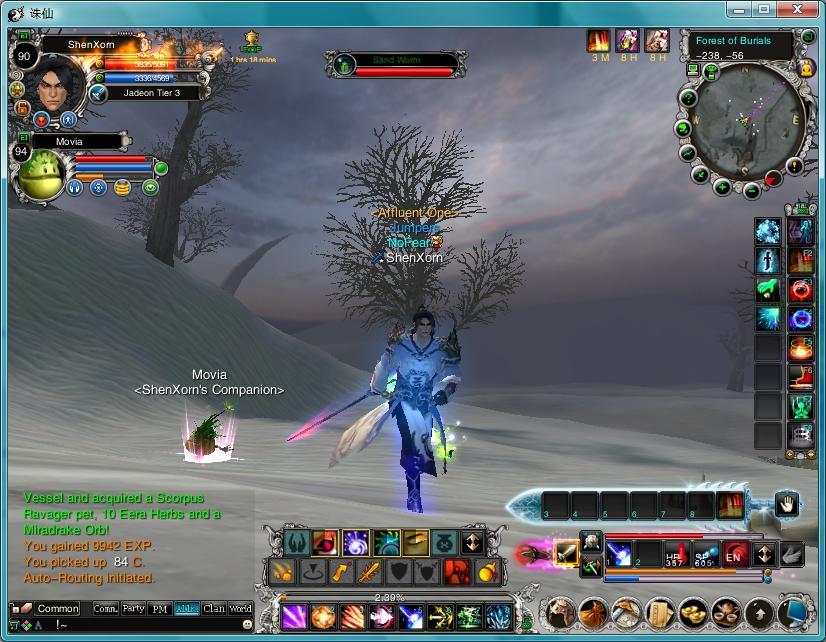Use the SP potion quick slot
The image size is (826, 642).
(x=705, y=556)
